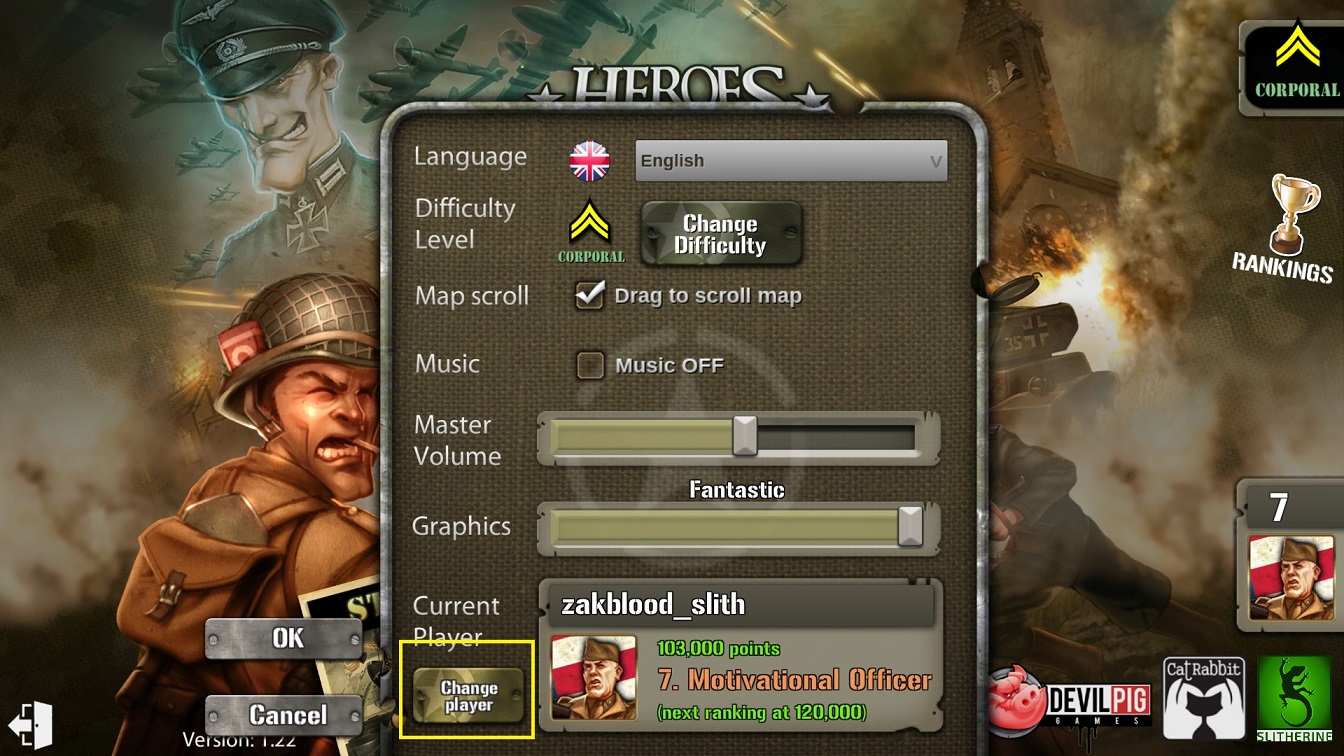
Task: Open the English language dropdown
Action: pyautogui.click(x=790, y=161)
